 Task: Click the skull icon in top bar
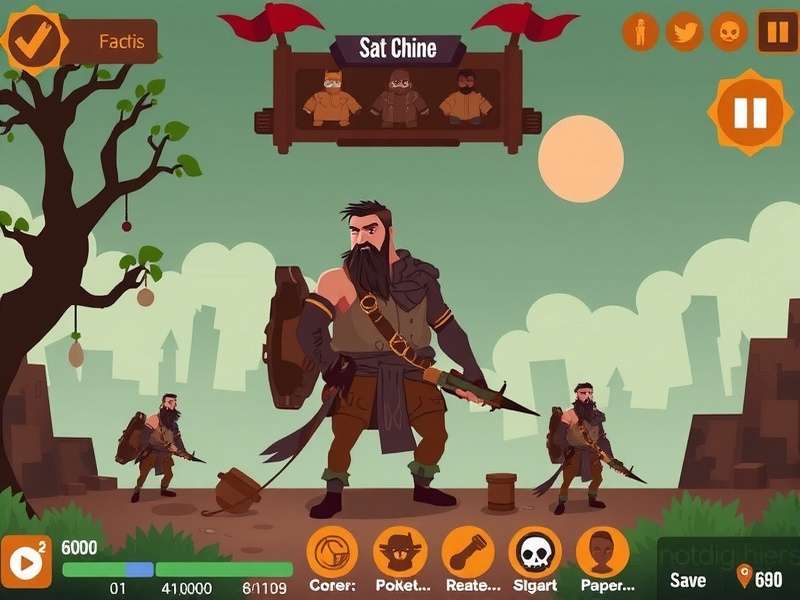[x=729, y=32]
